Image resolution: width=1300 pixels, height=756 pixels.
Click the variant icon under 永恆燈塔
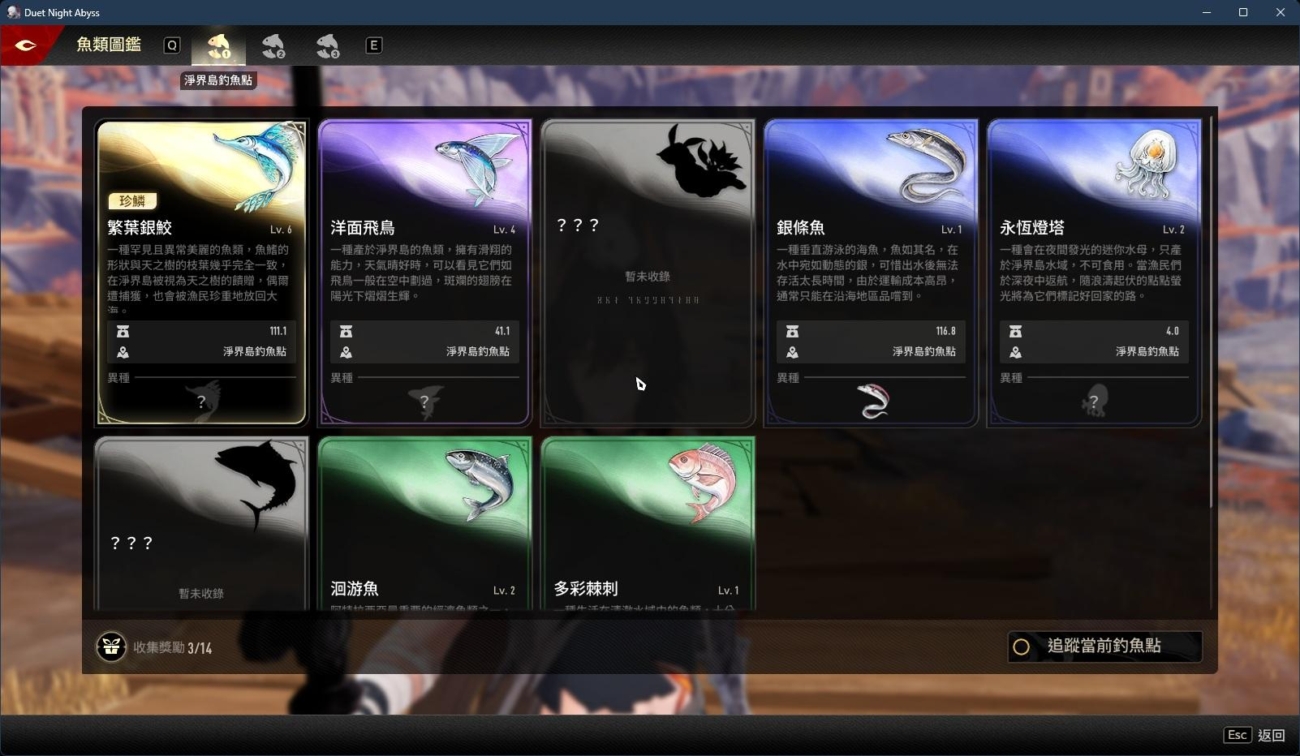point(1094,399)
